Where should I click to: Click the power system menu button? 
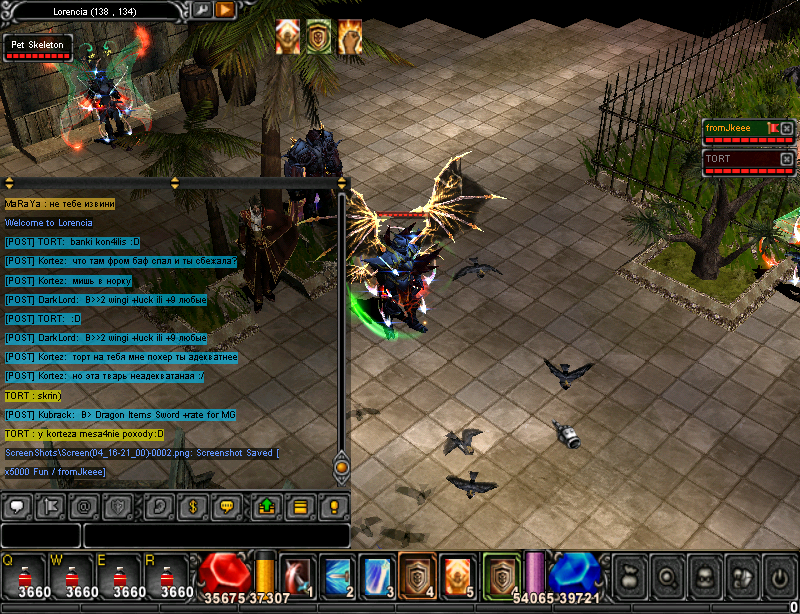[779, 576]
